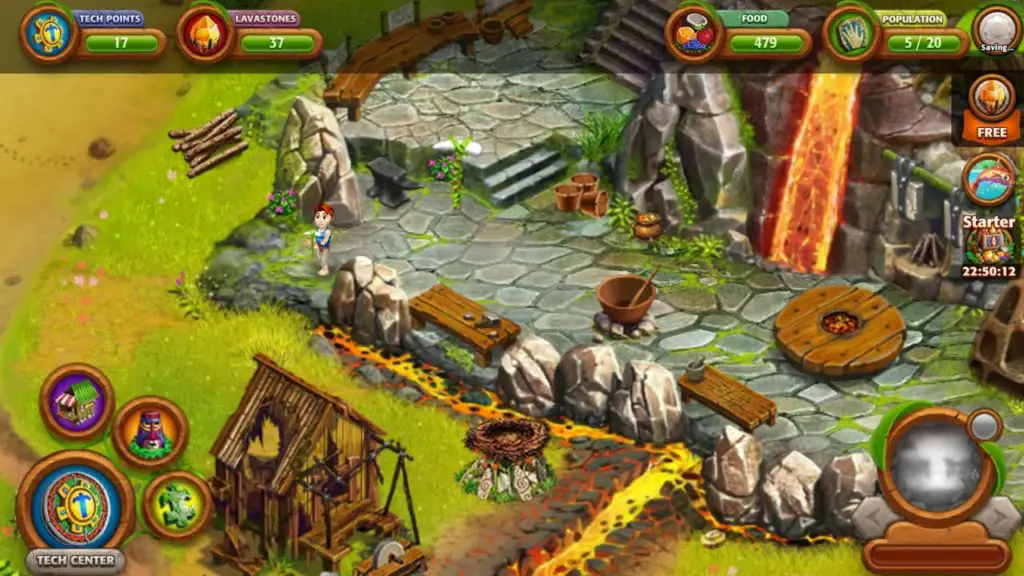The height and width of the screenshot is (576, 1024).
Task: Open the green puzzle piece collection
Action: click(x=177, y=504)
